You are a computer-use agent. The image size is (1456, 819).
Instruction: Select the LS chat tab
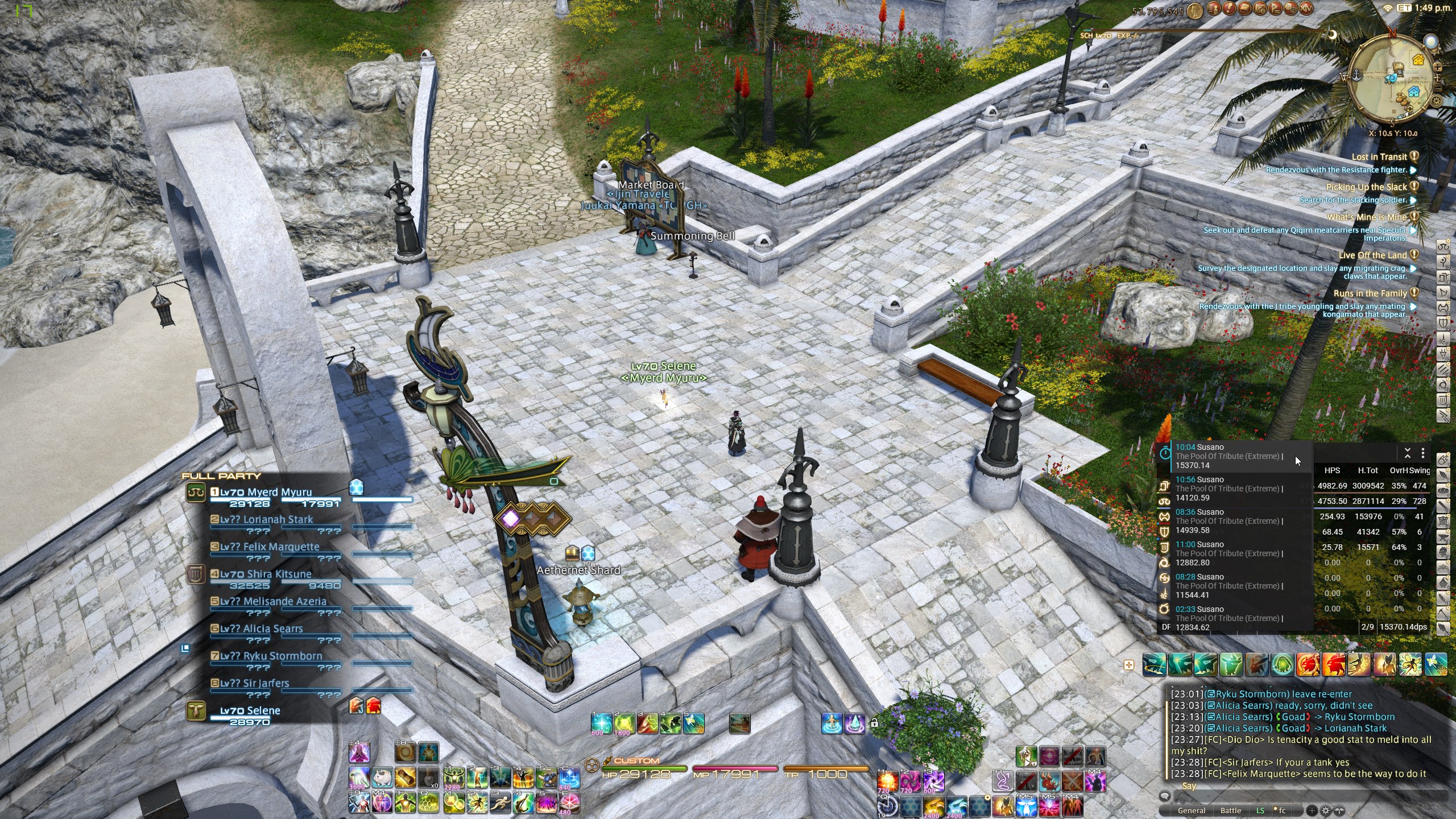click(x=1260, y=810)
